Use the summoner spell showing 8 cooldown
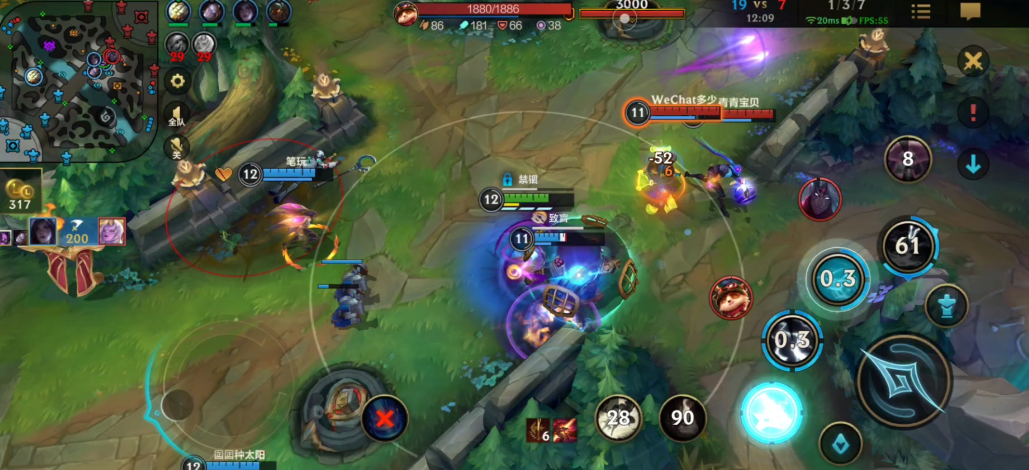The width and height of the screenshot is (1029, 470). [x=907, y=158]
